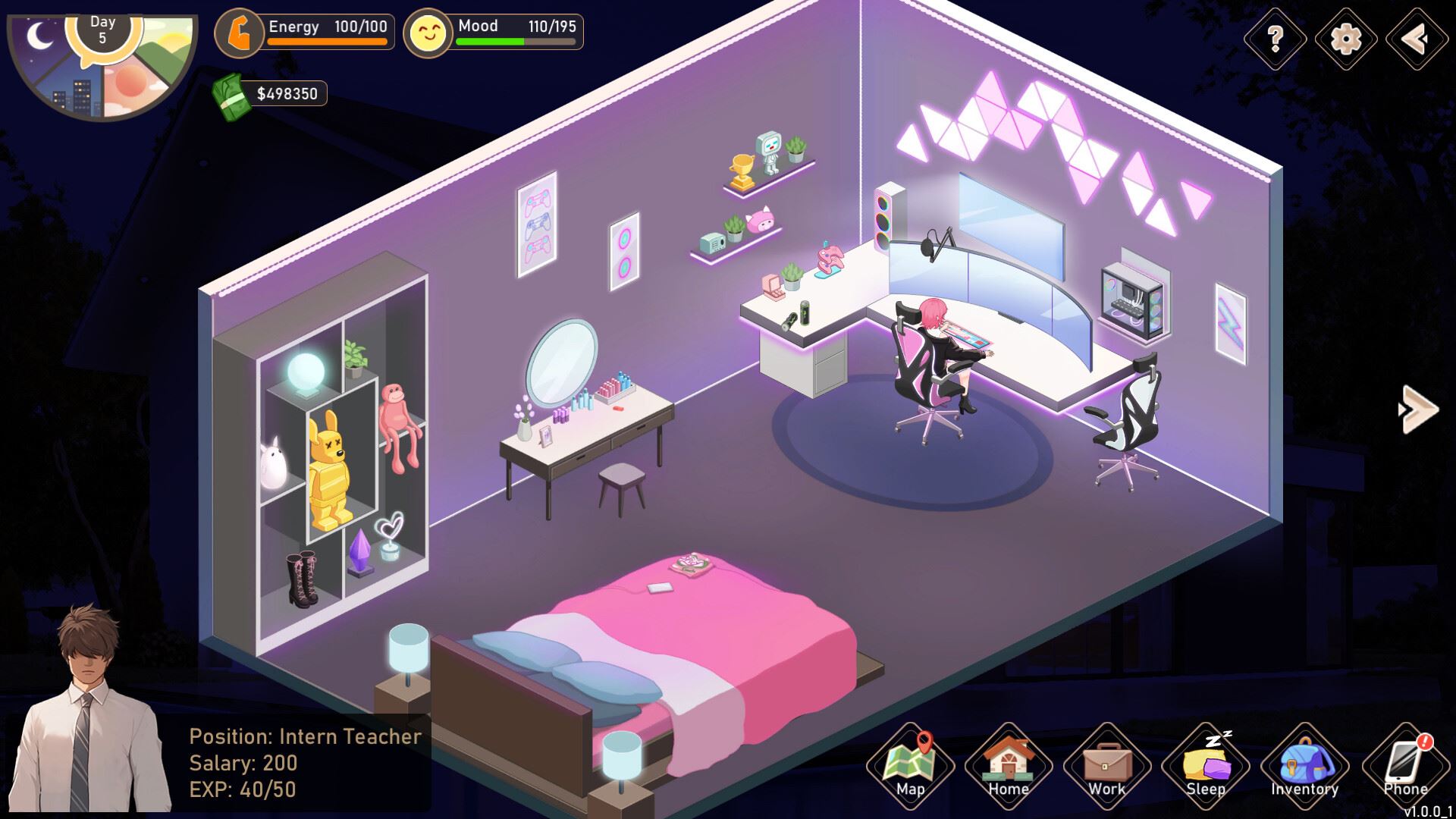Move to next room with right arrow

coord(1418,409)
